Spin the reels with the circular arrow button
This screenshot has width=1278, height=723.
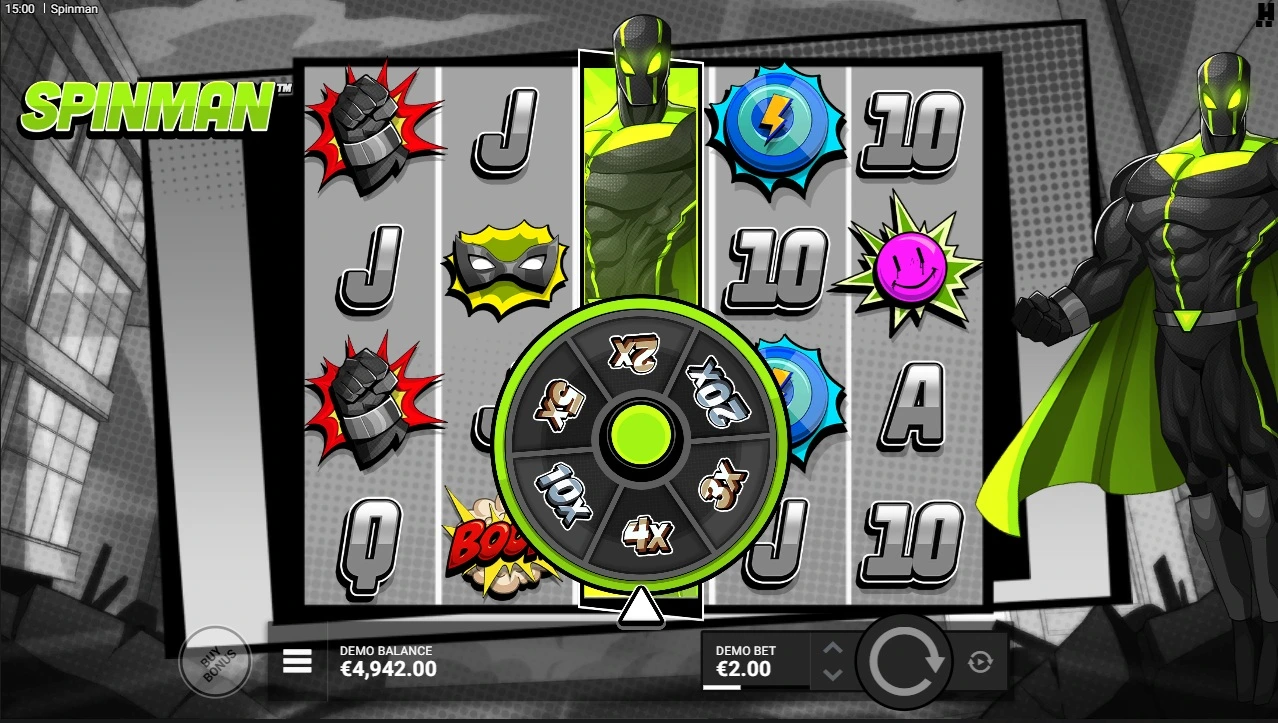tap(907, 660)
